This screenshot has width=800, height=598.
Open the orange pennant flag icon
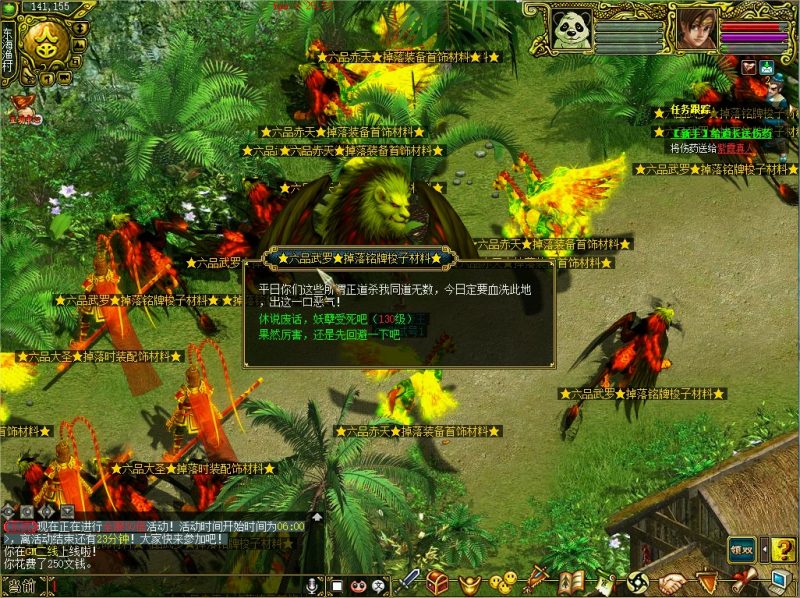pyautogui.click(x=707, y=581)
